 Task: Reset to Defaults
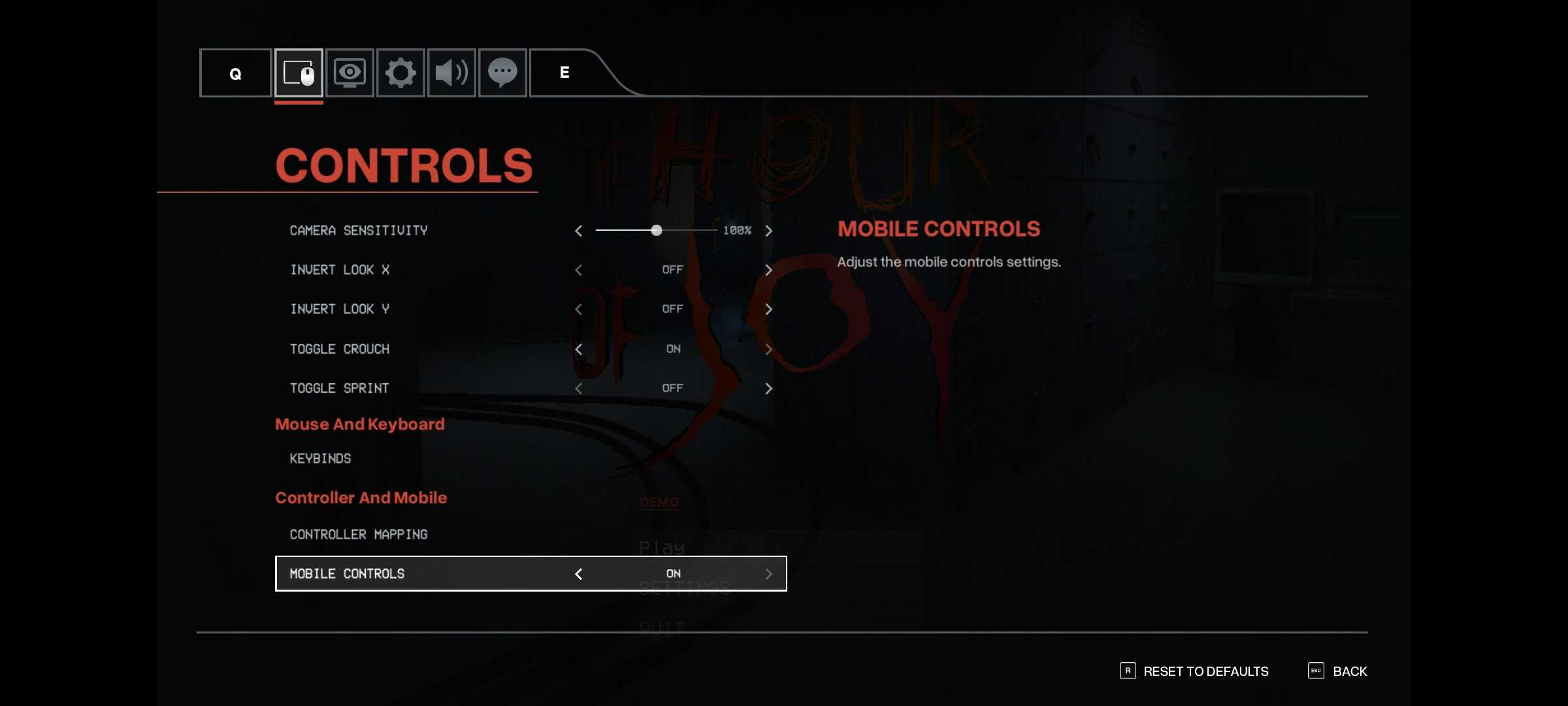pos(1205,671)
